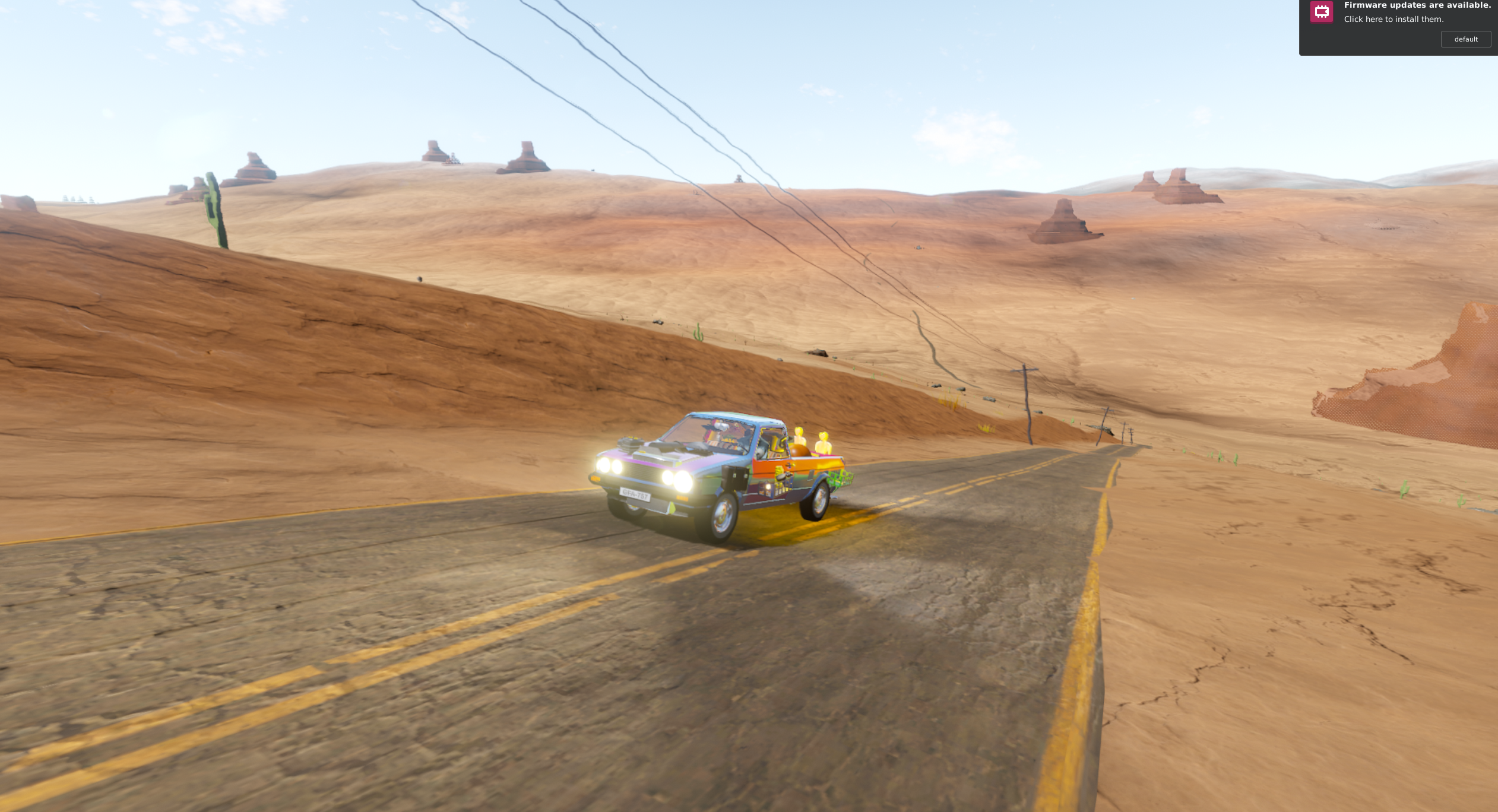Click the firmware updates notification message
The image size is (1498, 812).
(x=1417, y=12)
